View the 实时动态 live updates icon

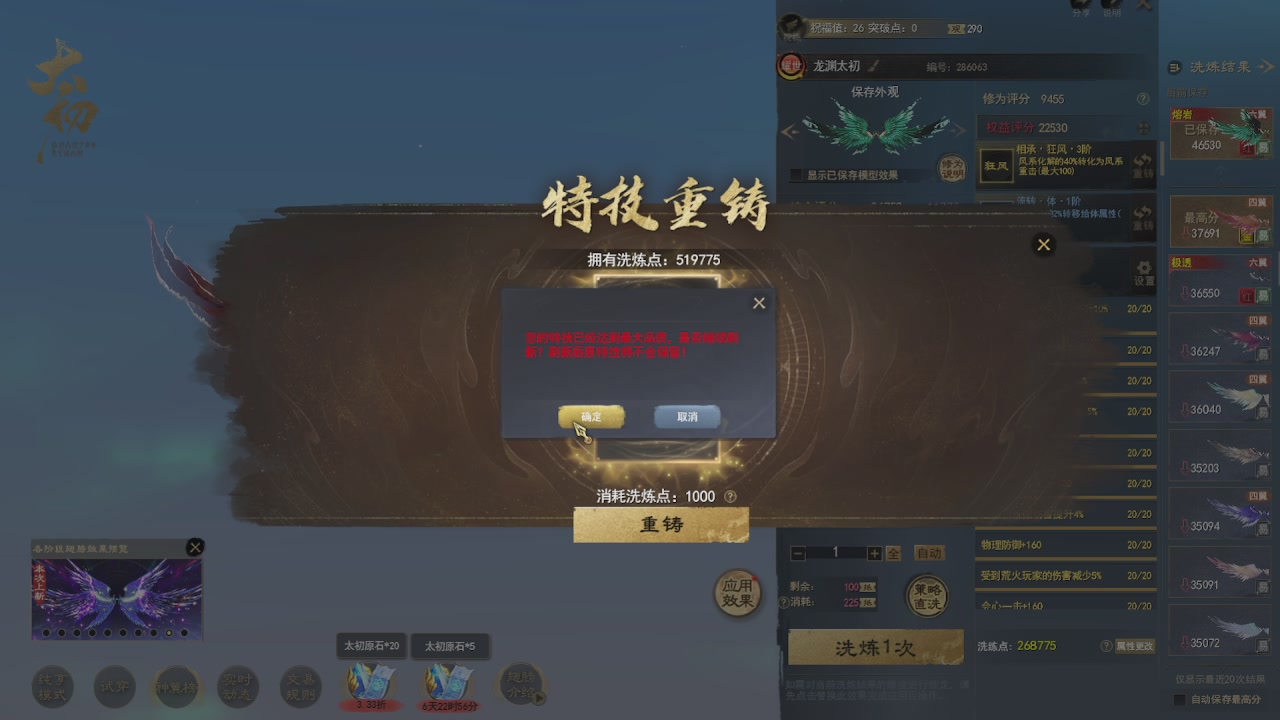coord(238,686)
